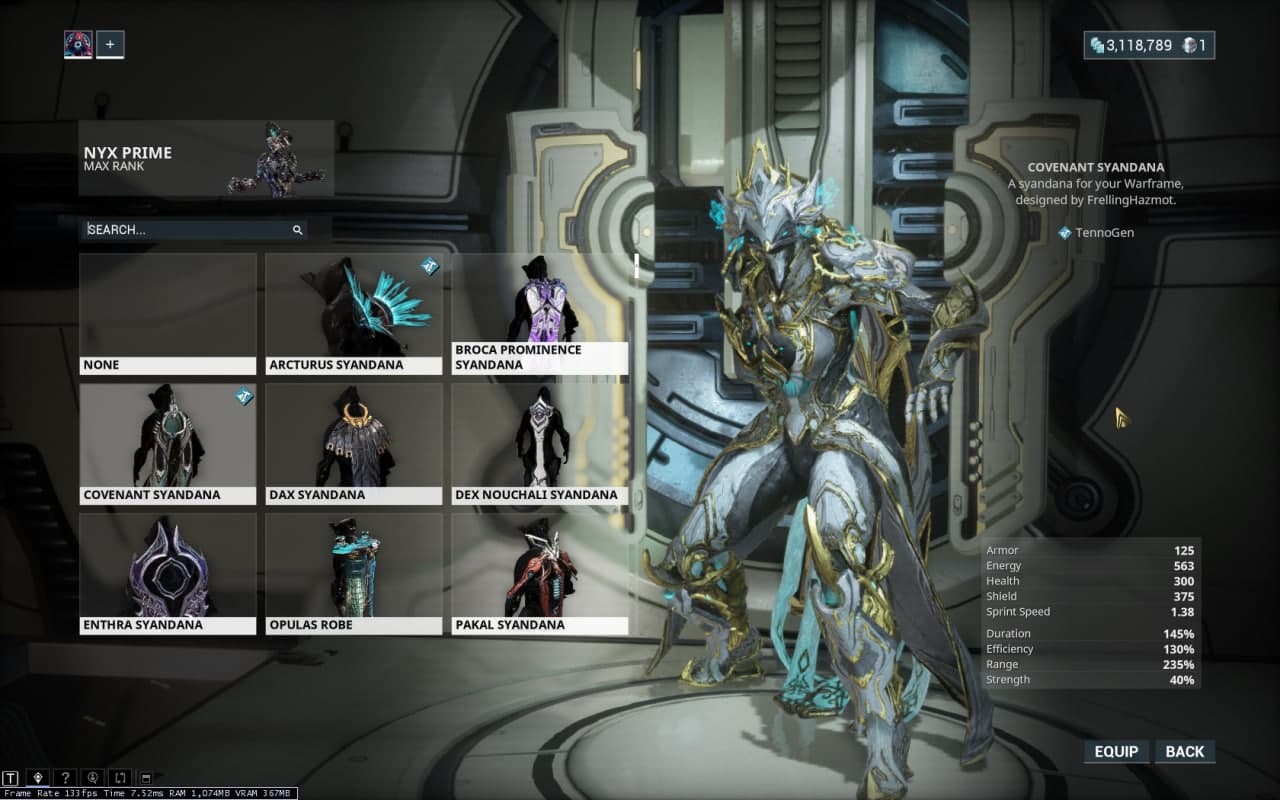Click the magnifying glass in the search bar
Viewport: 1280px width, 800px height.
pos(297,230)
